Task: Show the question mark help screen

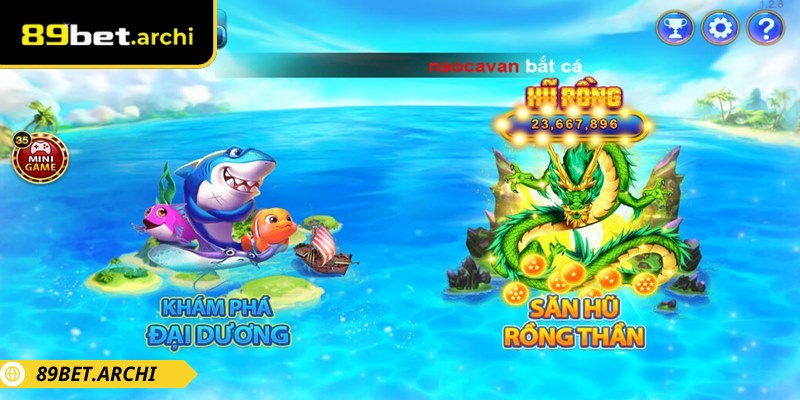Action: pos(765,27)
